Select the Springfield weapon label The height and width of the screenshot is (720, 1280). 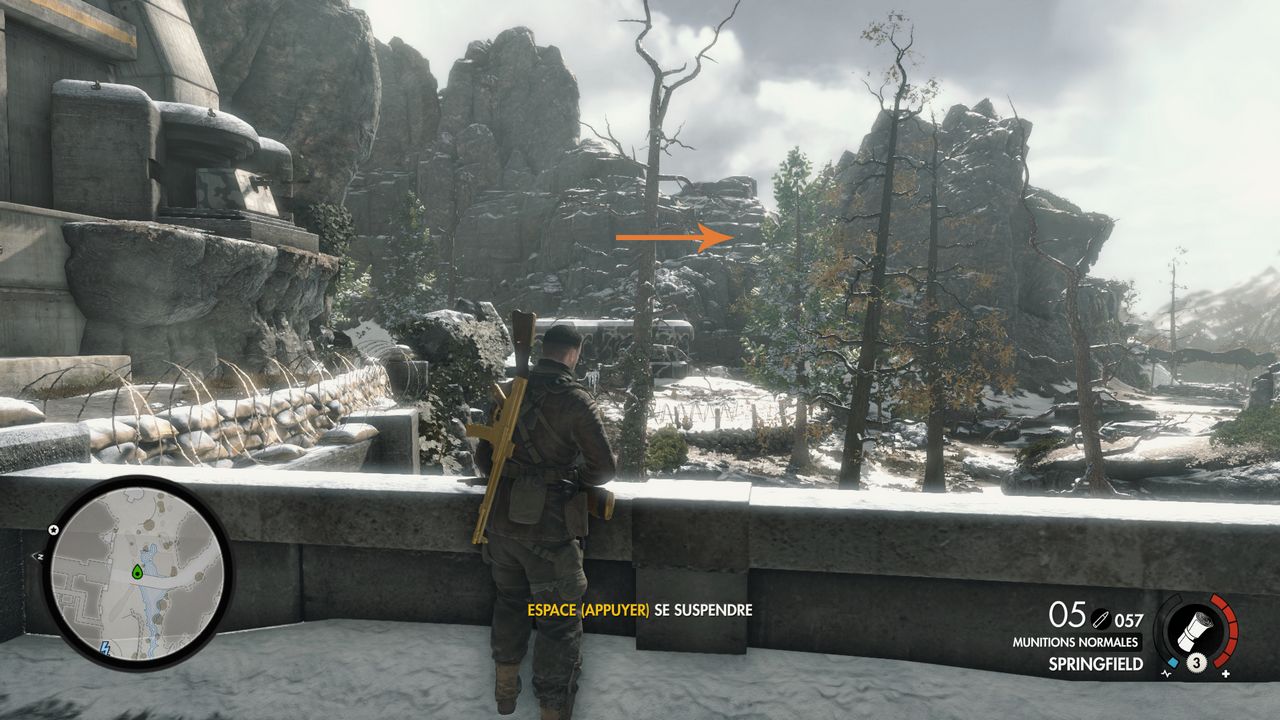tap(1095, 663)
